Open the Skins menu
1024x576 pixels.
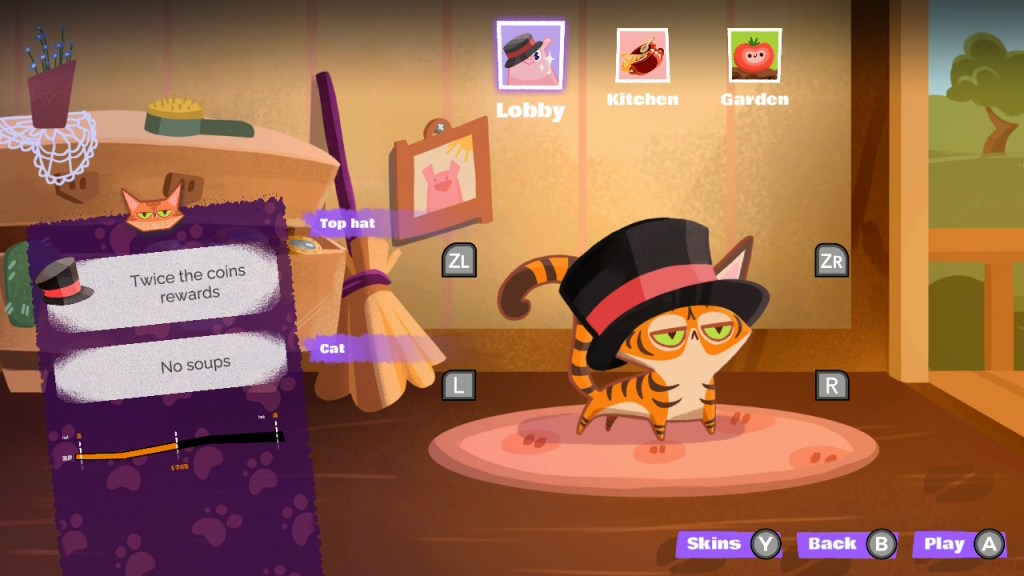click(x=730, y=544)
